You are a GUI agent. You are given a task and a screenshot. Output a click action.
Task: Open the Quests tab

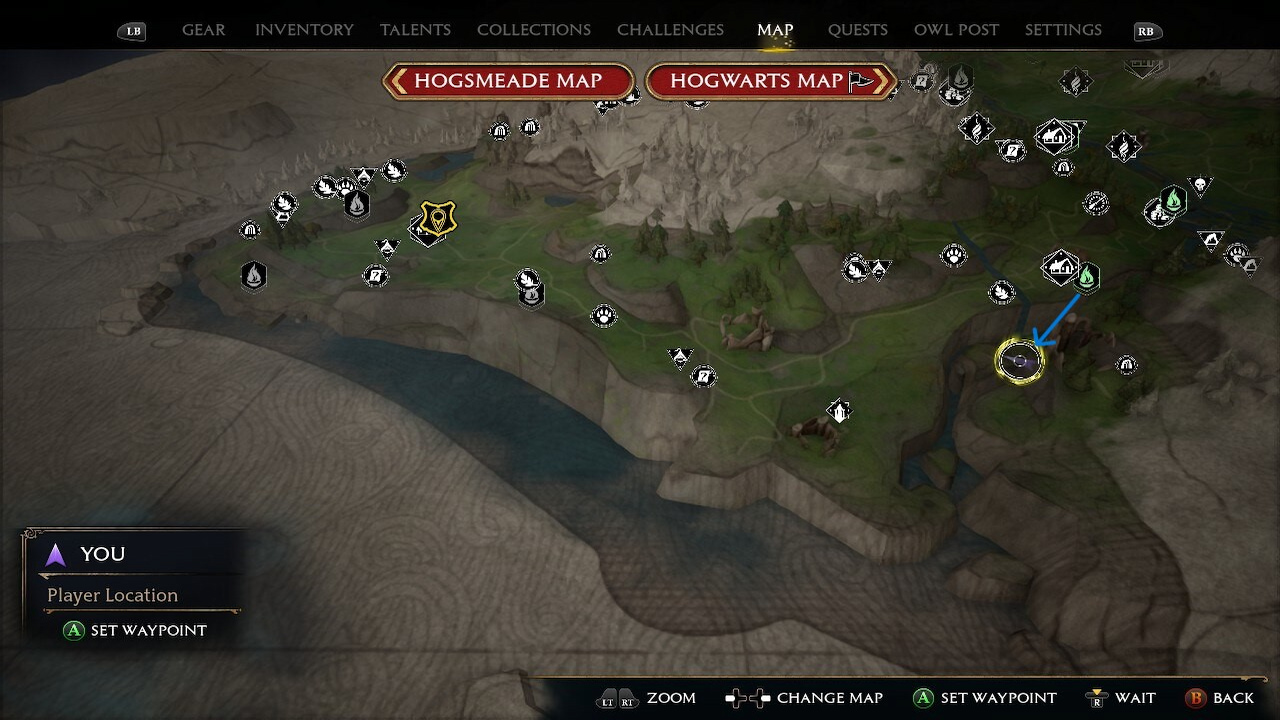[x=857, y=30]
